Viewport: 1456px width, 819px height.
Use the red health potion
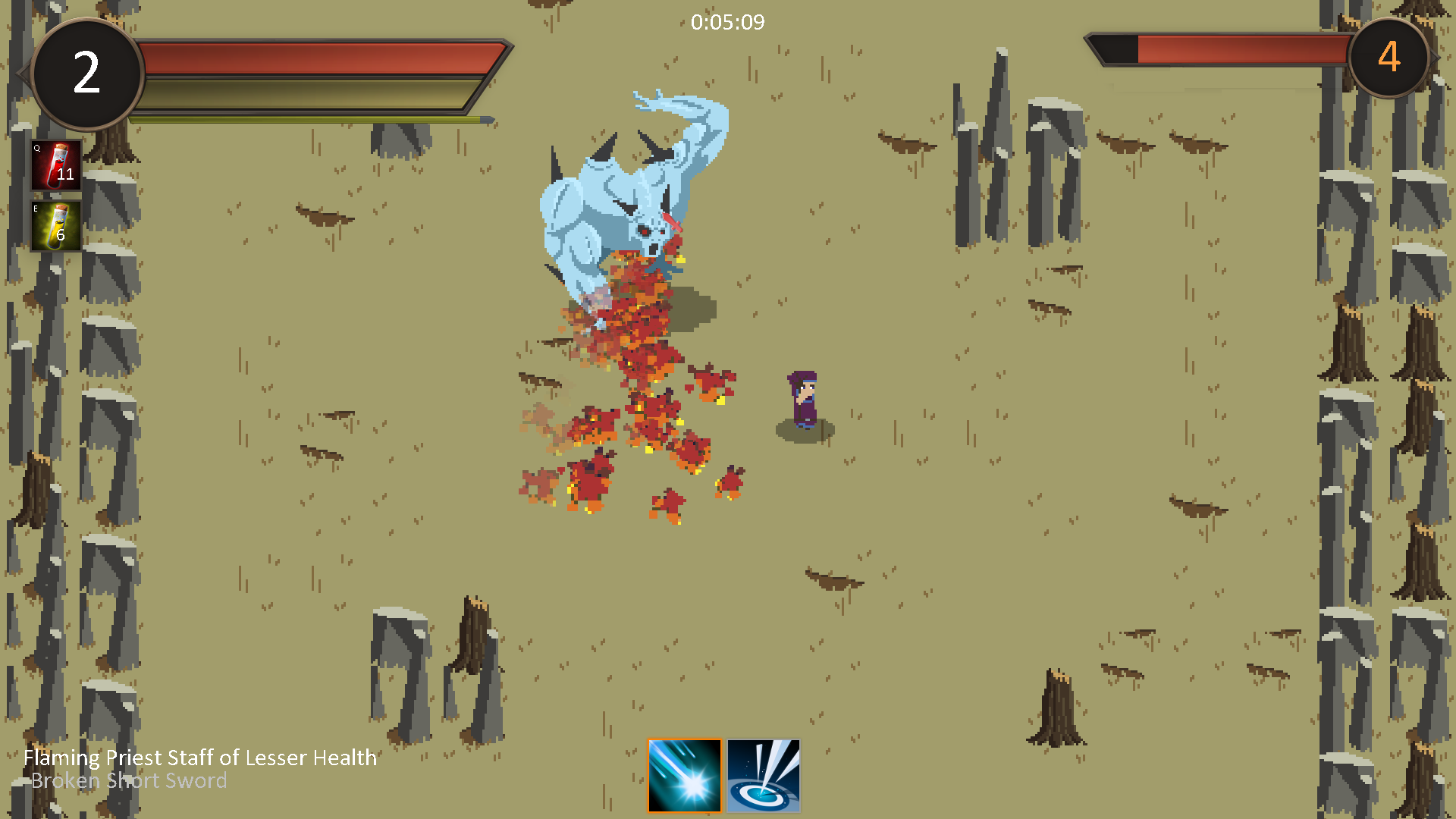click(x=56, y=165)
